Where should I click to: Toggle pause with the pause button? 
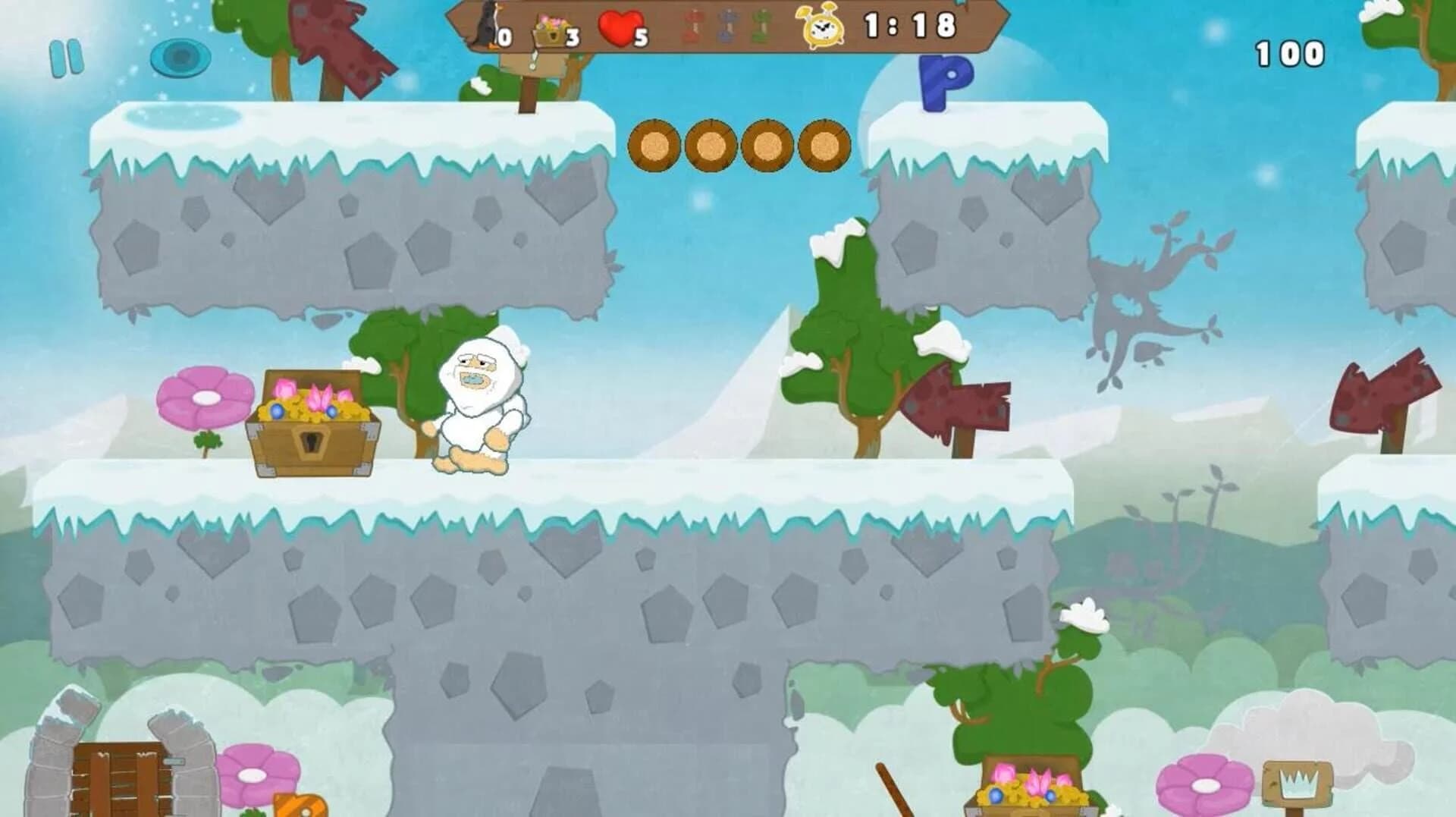[x=67, y=57]
